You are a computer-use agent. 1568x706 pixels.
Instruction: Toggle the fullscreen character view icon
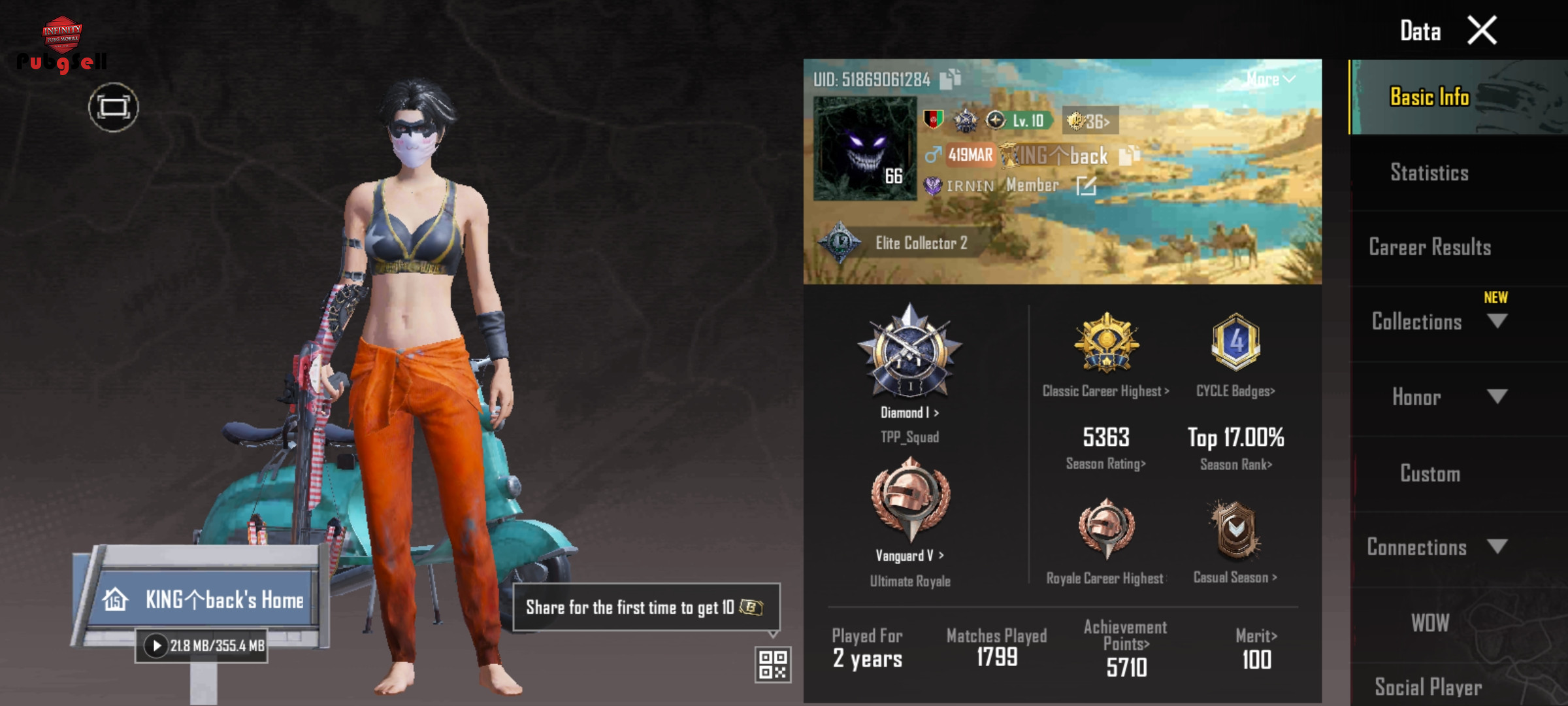[114, 107]
